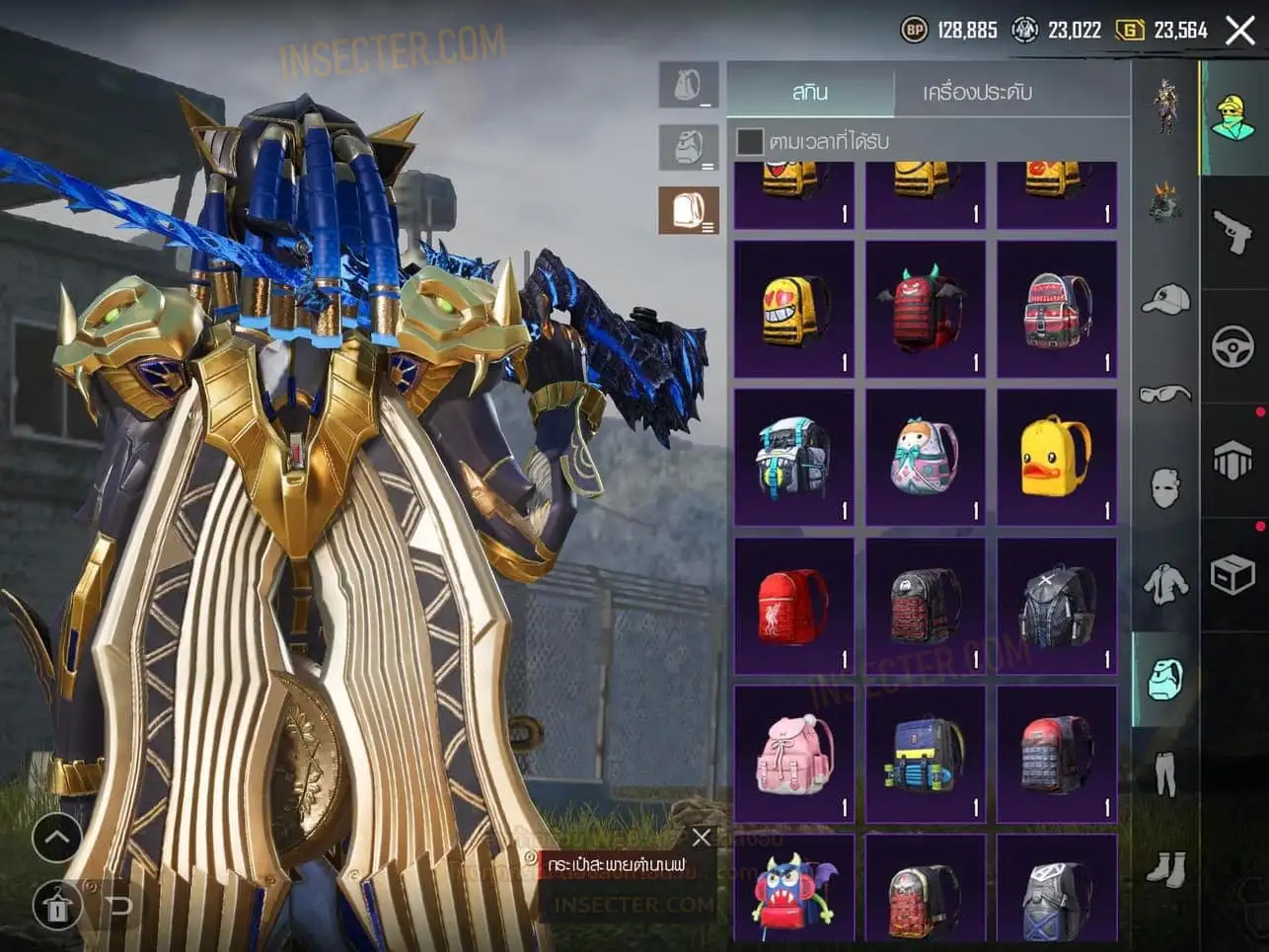Select the face mask category
The height and width of the screenshot is (952, 1269).
[1165, 488]
